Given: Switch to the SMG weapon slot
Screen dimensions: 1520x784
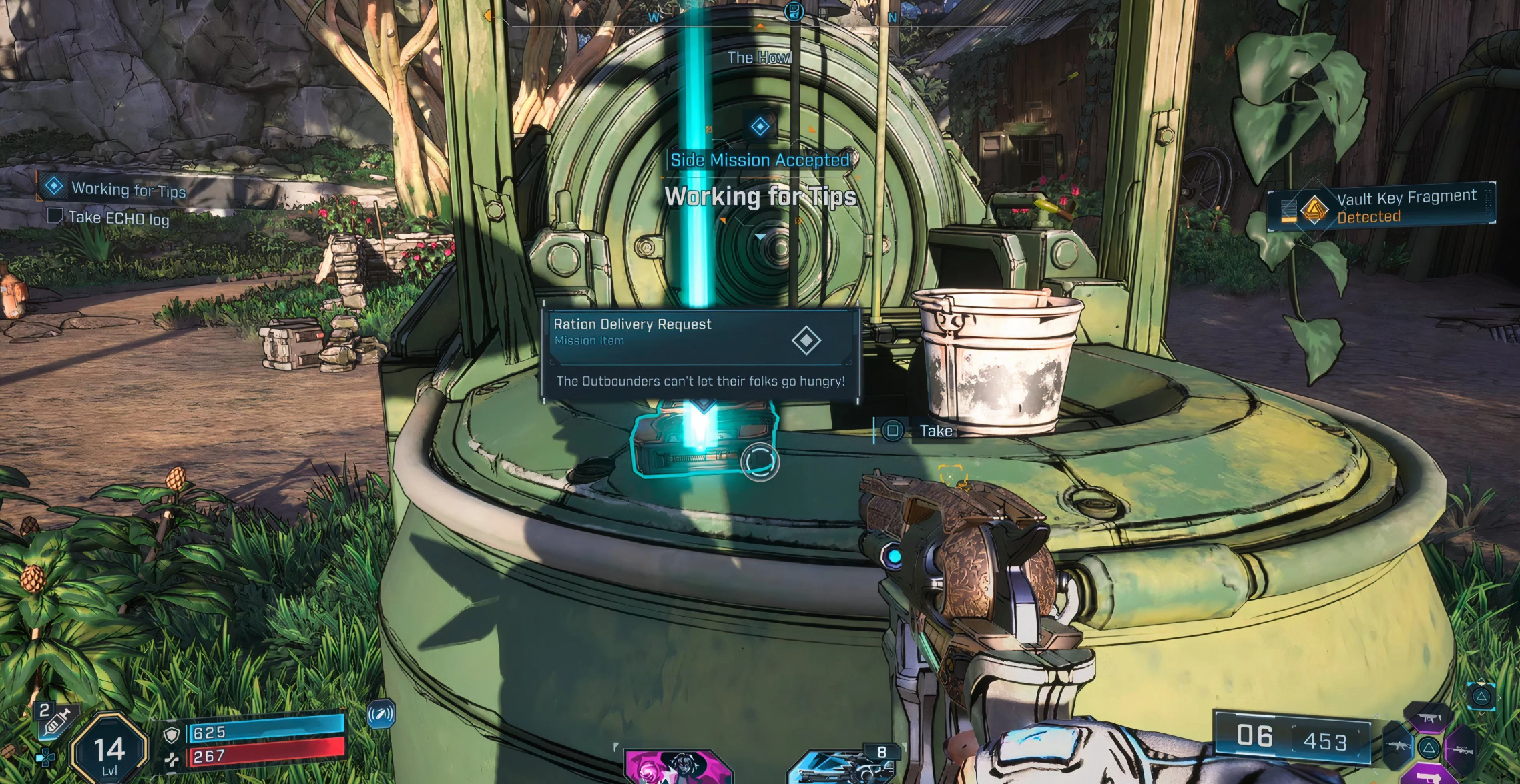Looking at the screenshot, I should click(1429, 719).
